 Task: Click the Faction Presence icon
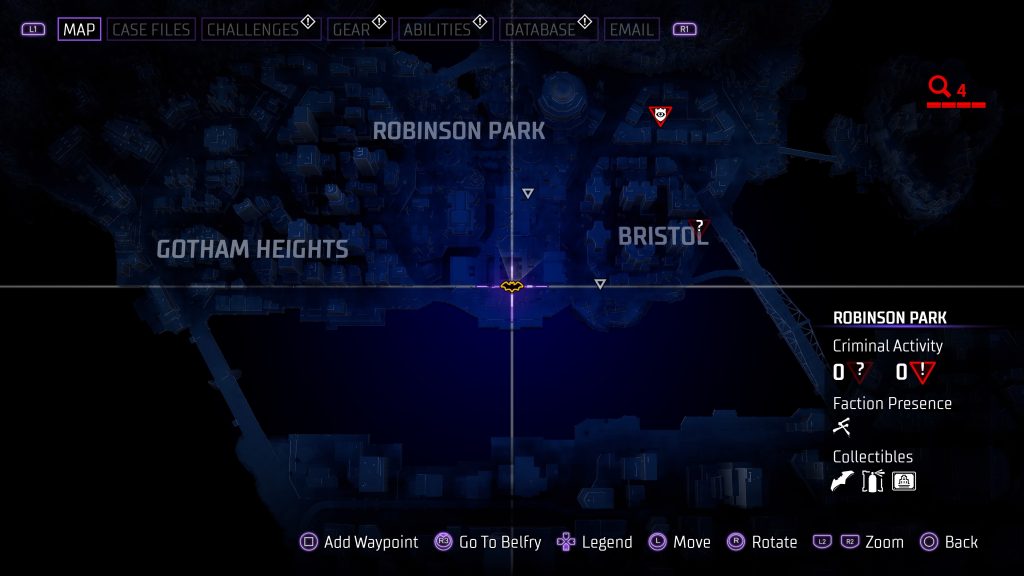pos(842,427)
